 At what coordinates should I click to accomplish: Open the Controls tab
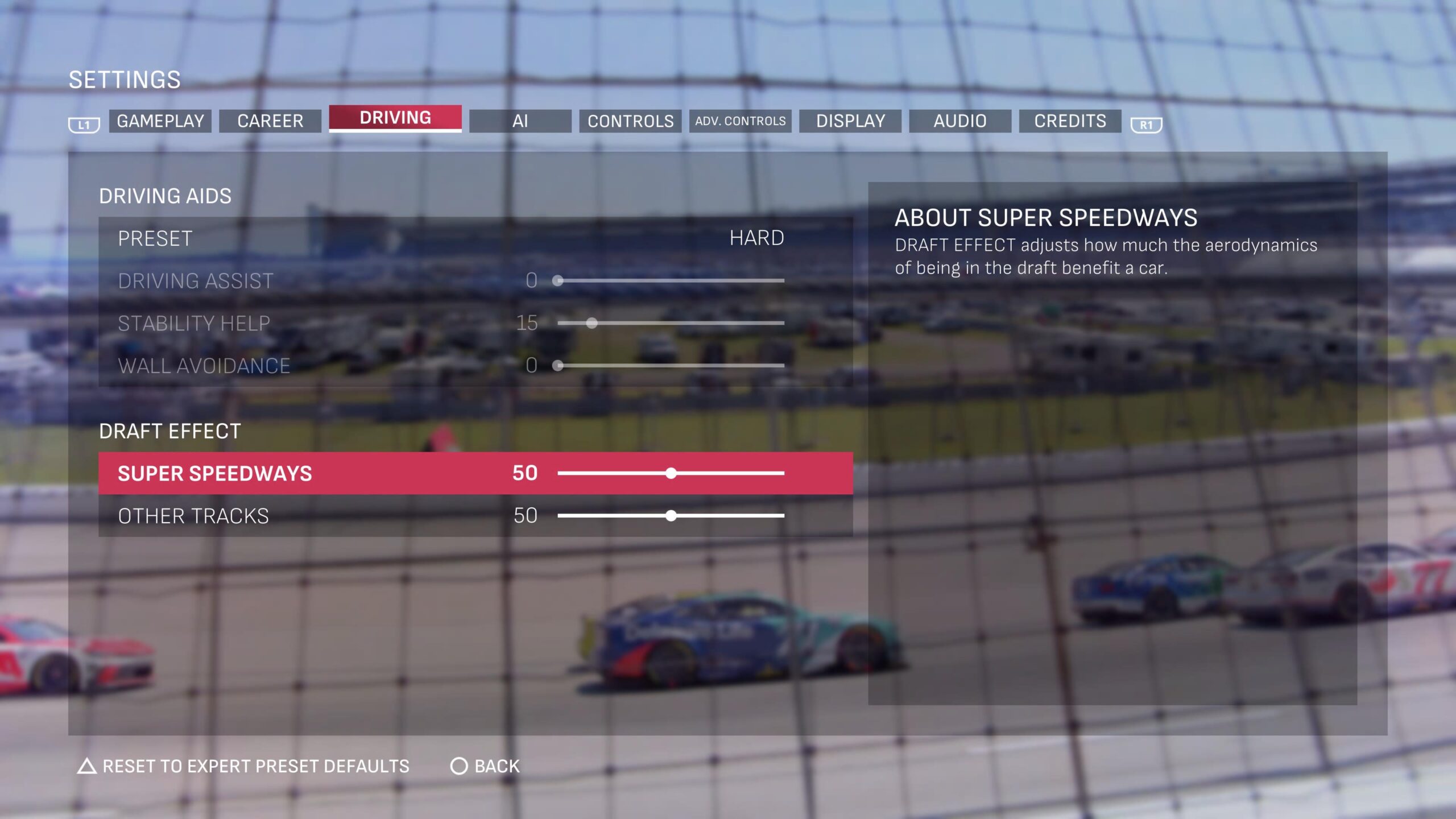pyautogui.click(x=630, y=121)
